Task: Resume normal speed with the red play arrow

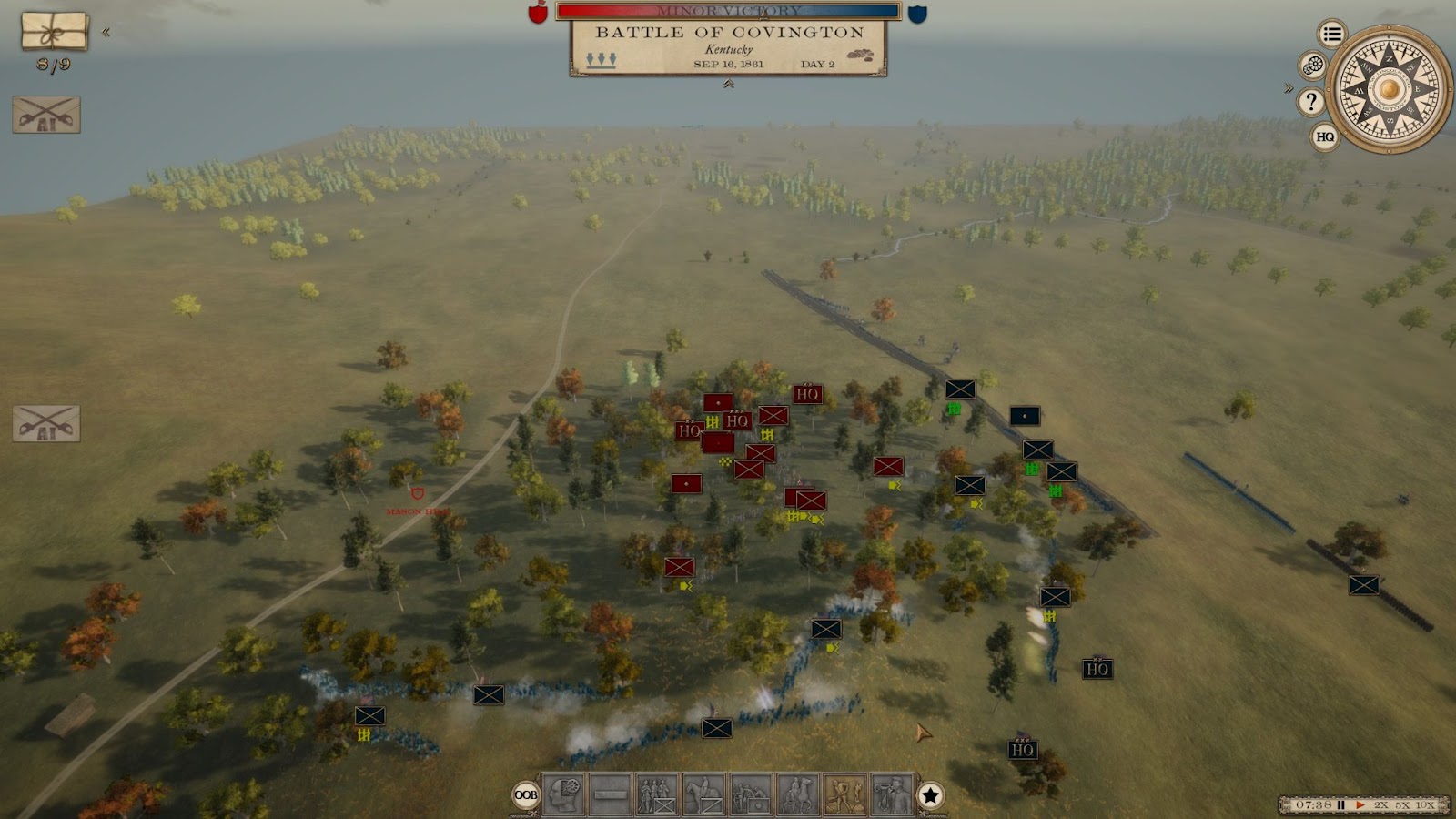Action: tap(1360, 805)
